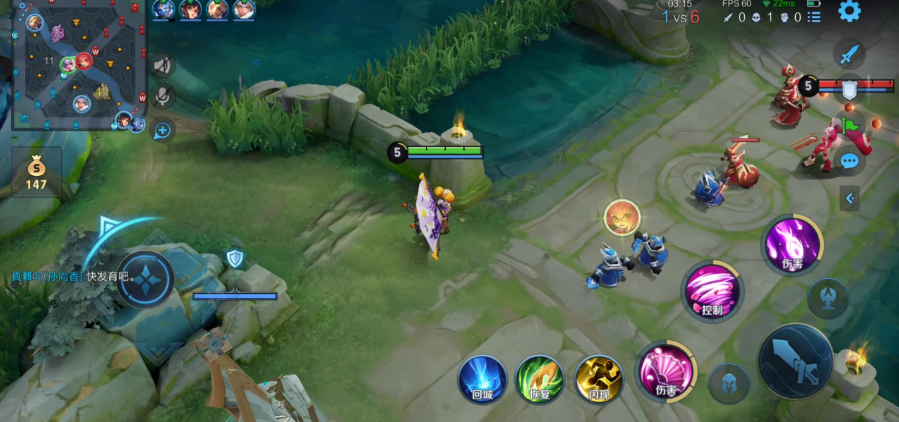Click the minimap
Screen dimensions: 899x422
79,65
